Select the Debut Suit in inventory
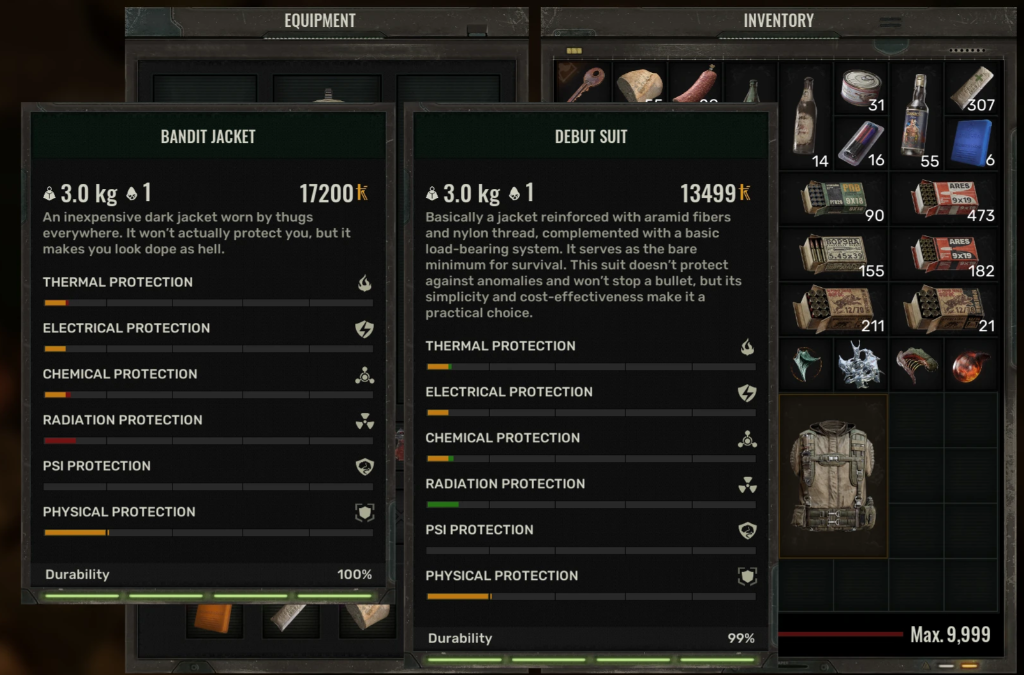 [832, 476]
